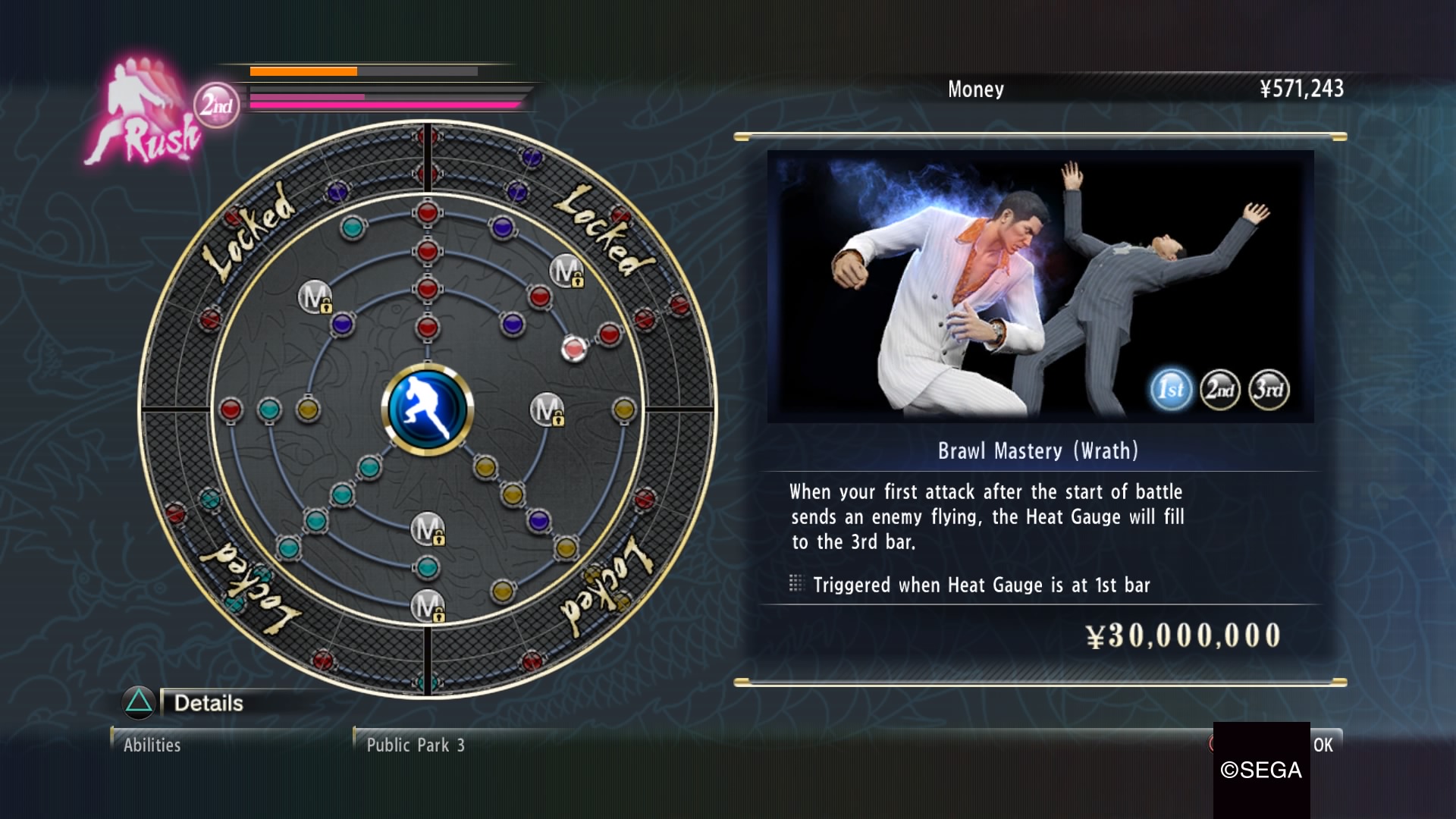Click the ¥30,000,000 ability price
Screen dimensions: 1456x819
[x=1183, y=635]
